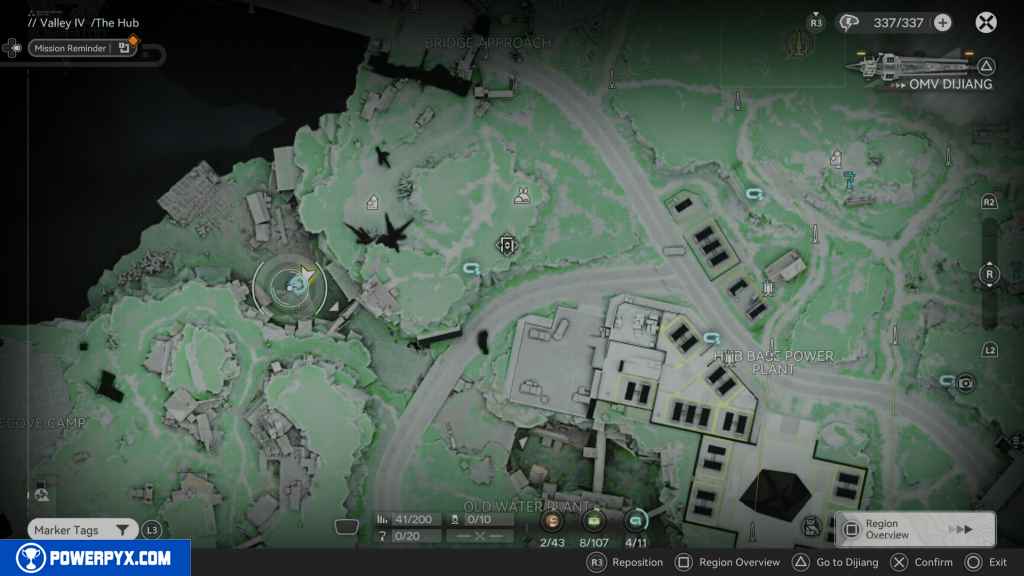
Task: Select the teal loop marker near Hub Base Power Plant
Action: (712, 338)
